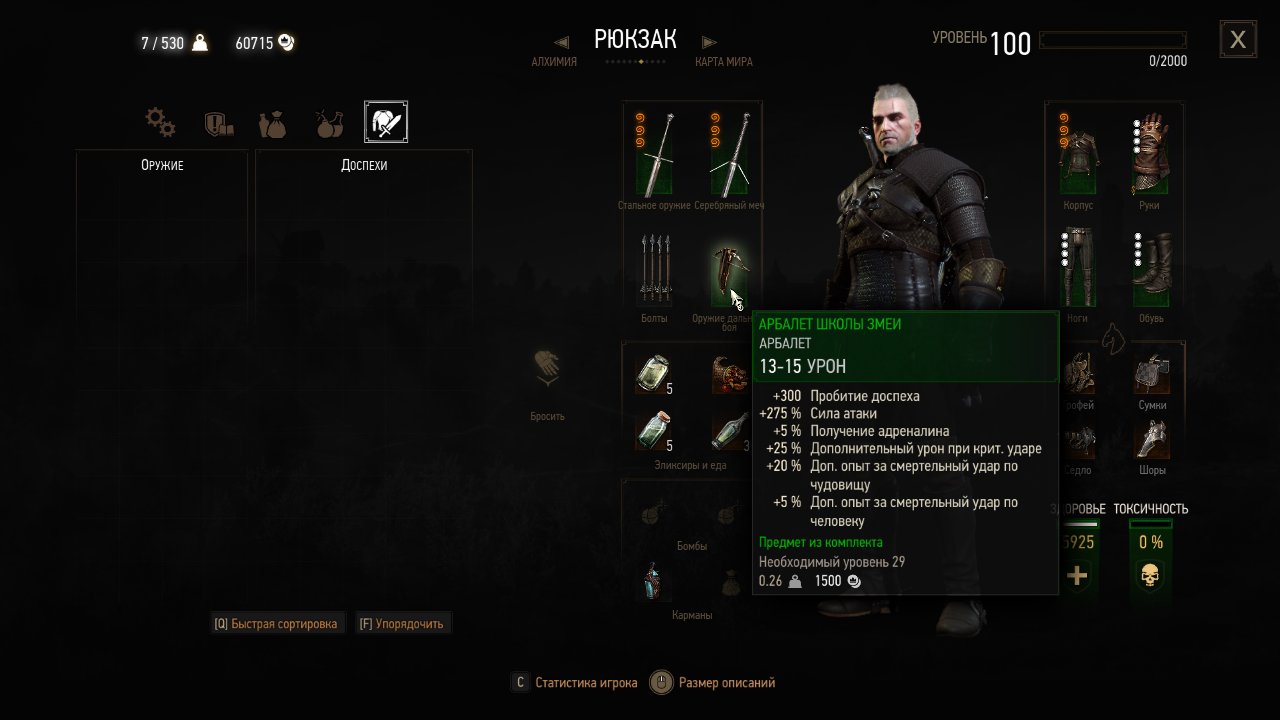Click the Упорядочить button

402,624
